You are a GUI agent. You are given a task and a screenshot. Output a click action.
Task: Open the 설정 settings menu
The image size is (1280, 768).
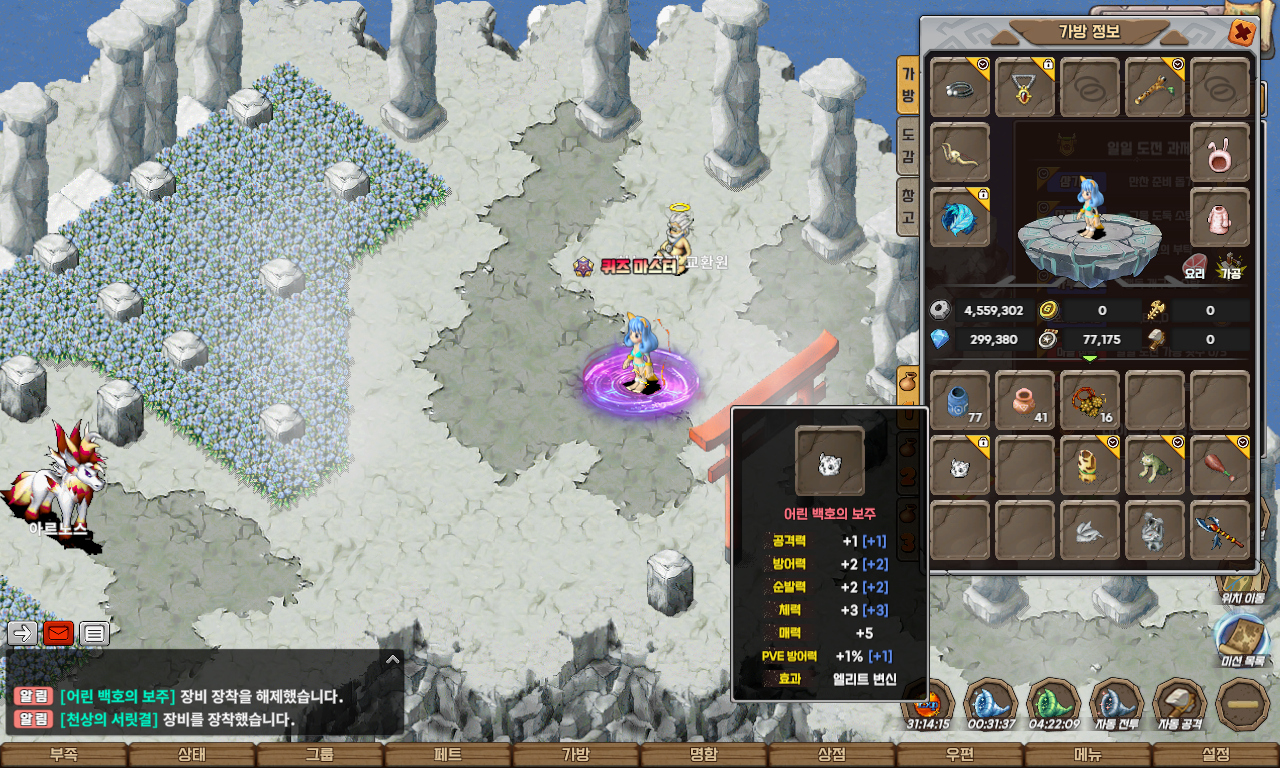tap(1216, 755)
